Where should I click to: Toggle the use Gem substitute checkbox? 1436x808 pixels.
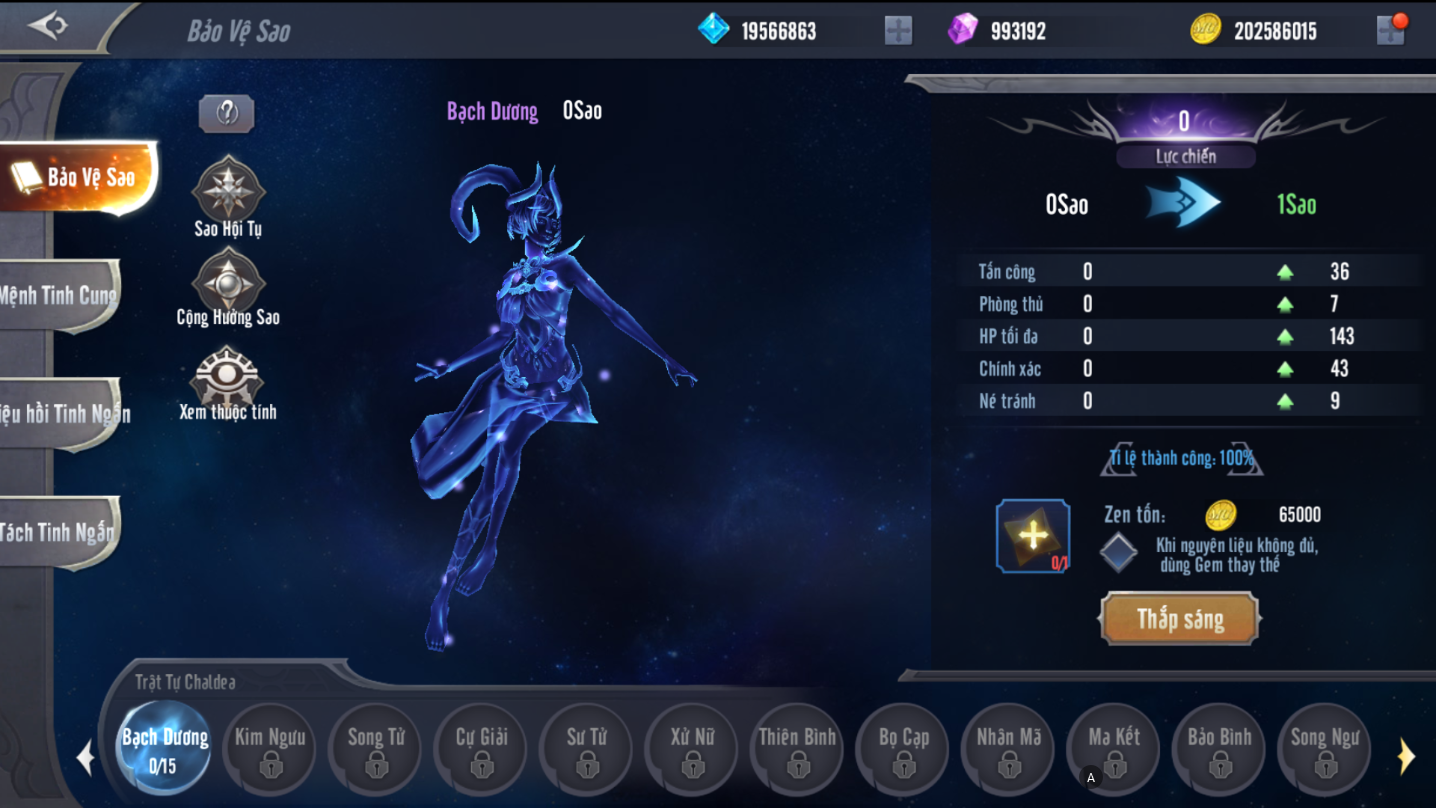tap(1118, 553)
